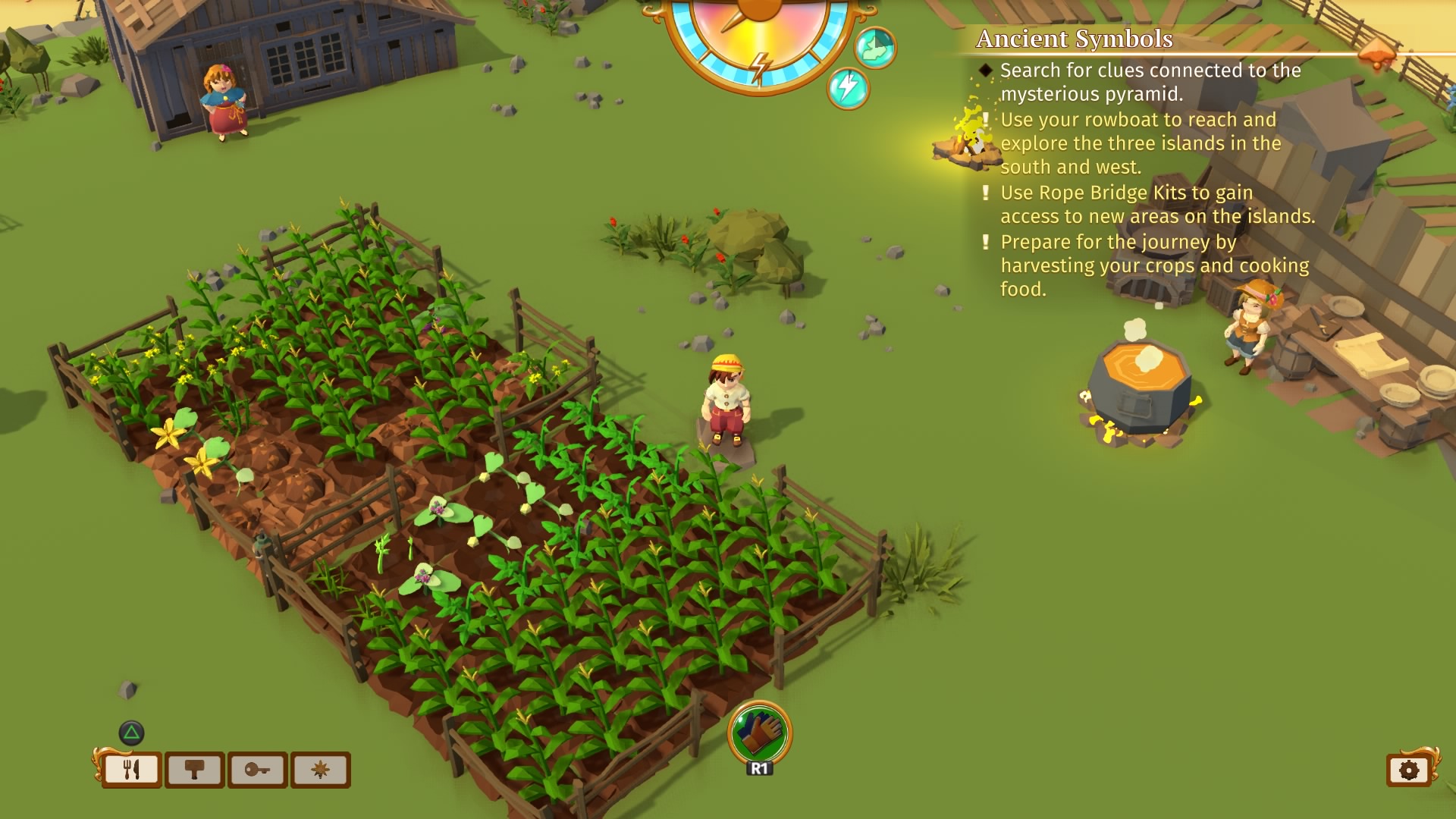Open the Ancient Symbols quest tracker
This screenshot has height=819, width=1456.
point(1074,39)
